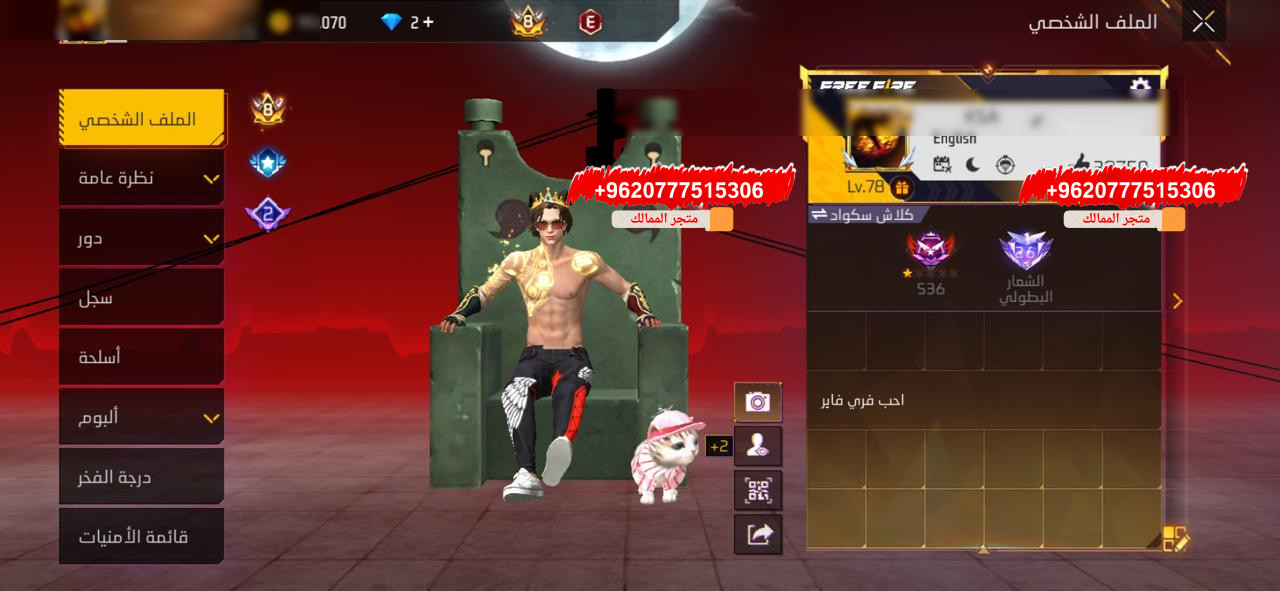The height and width of the screenshot is (591, 1280).
Task: Open profile settings gear icon
Action: [x=1139, y=87]
